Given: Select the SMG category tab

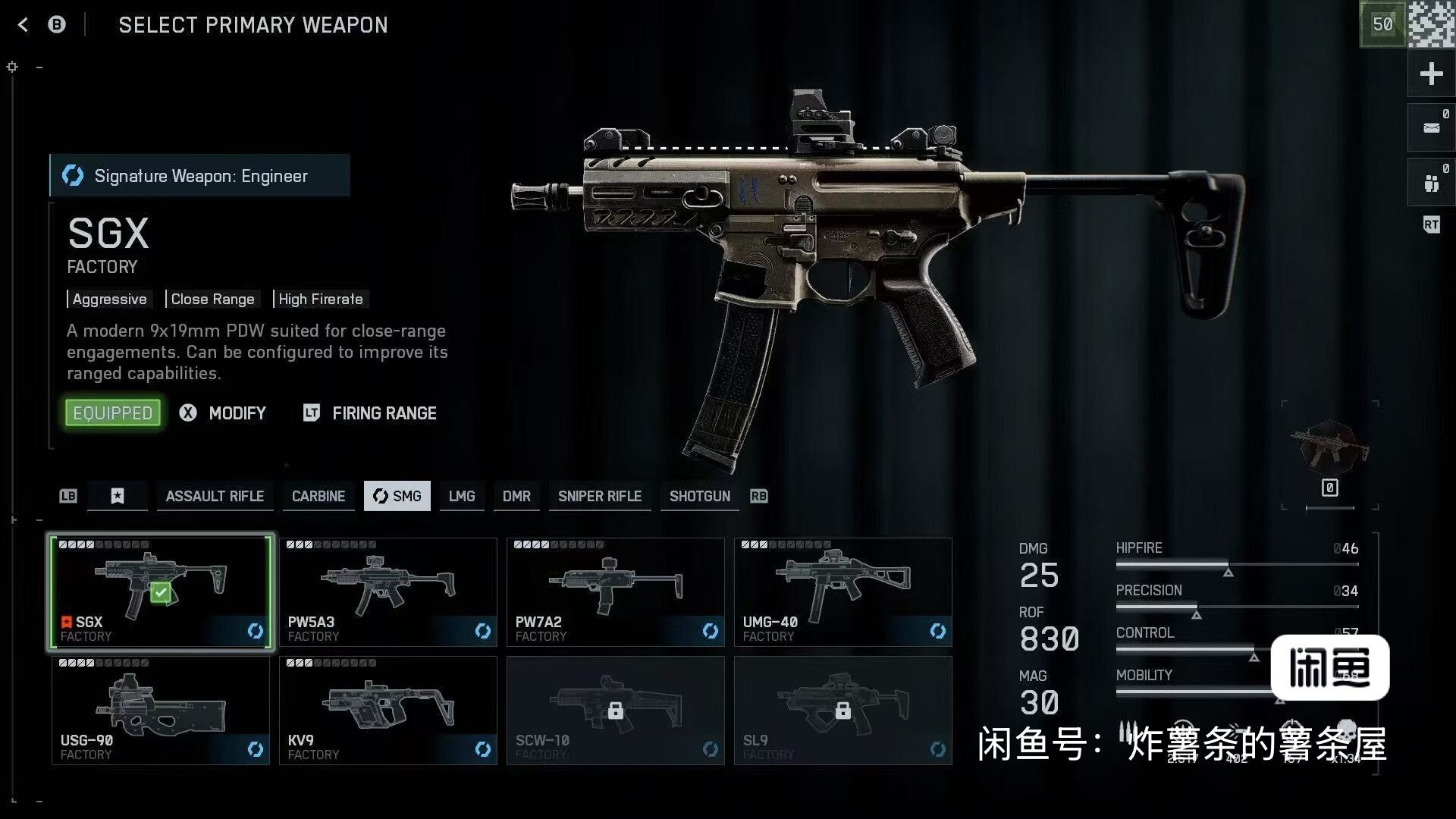Looking at the screenshot, I should click(x=397, y=496).
